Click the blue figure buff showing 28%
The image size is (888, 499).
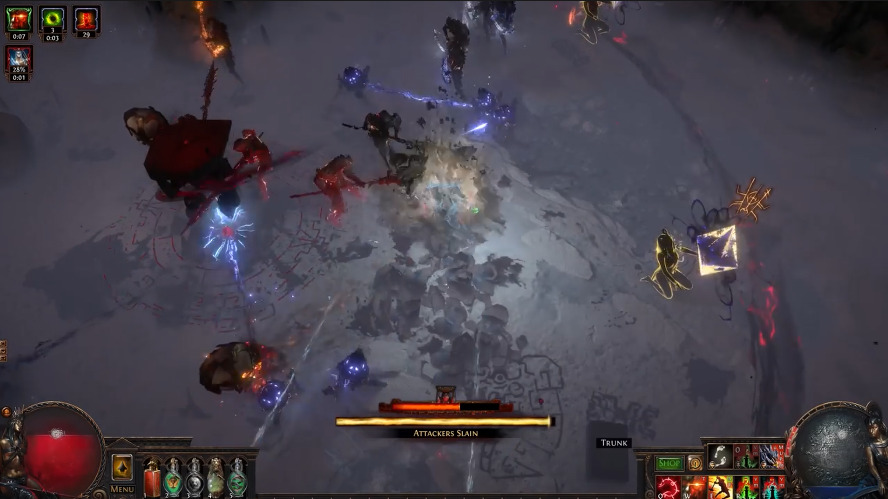click(19, 58)
